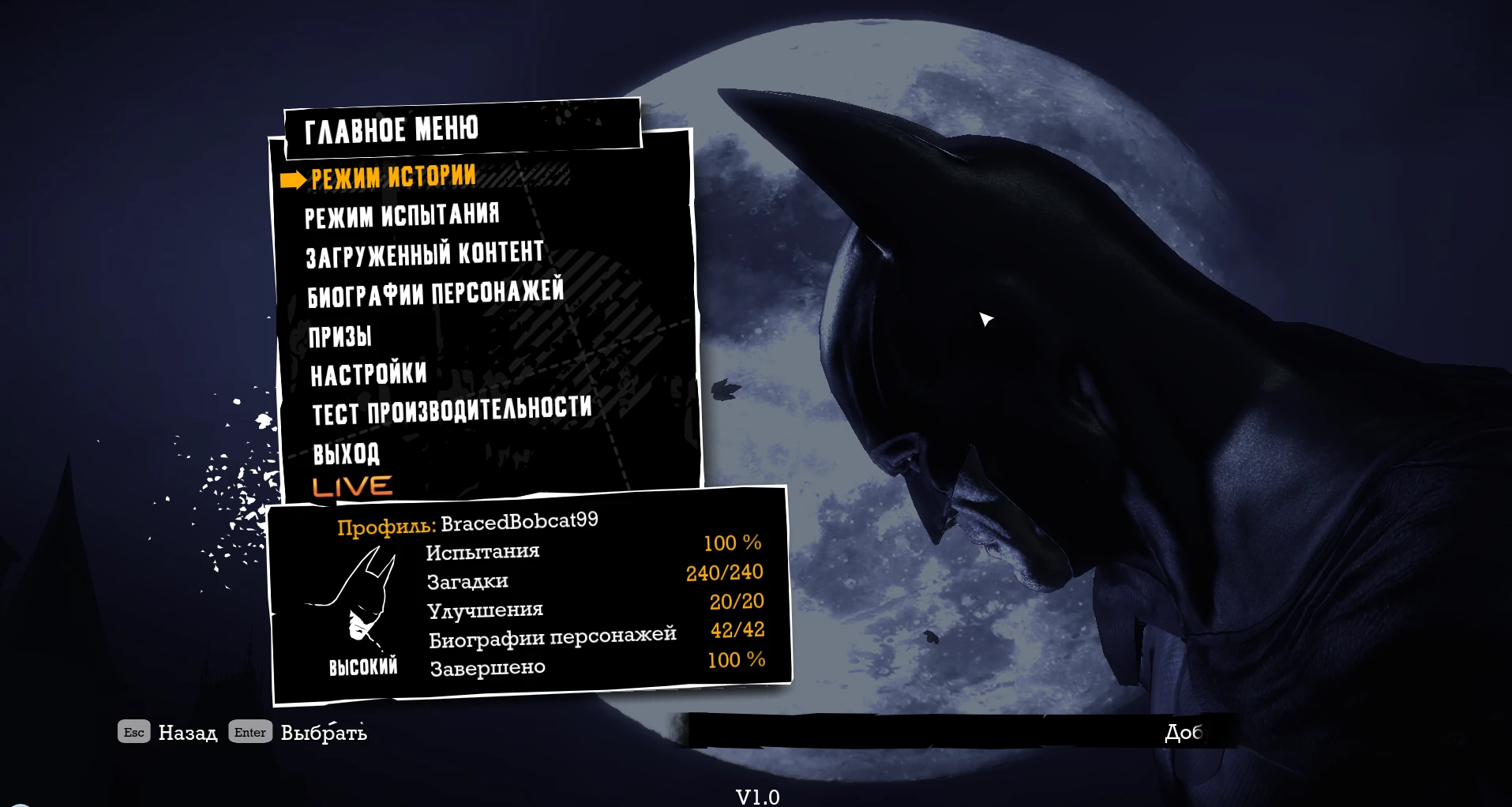
Task: Click the ВЫСОКИЙ difficulty label
Action: pos(363,667)
